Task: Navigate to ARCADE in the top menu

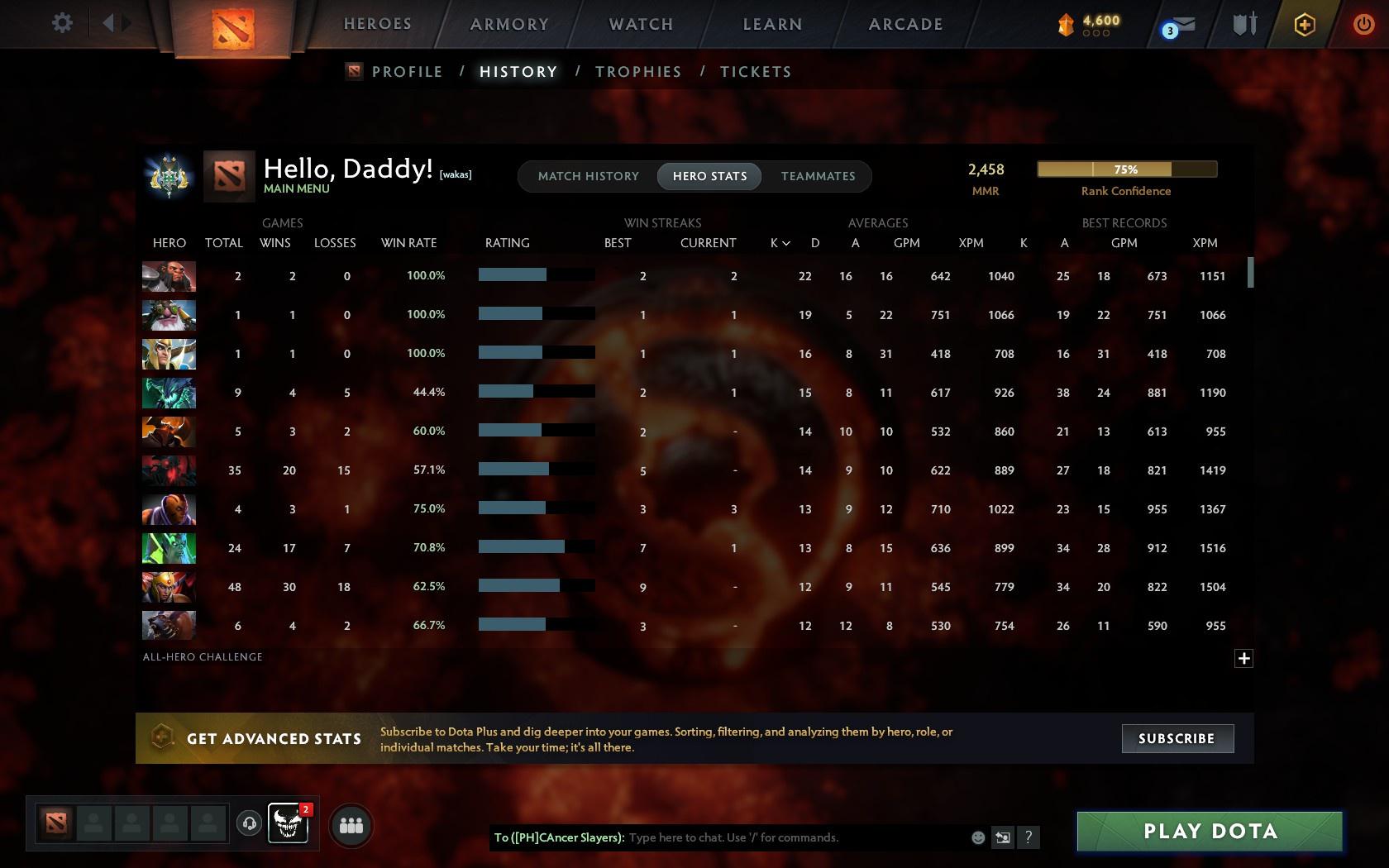Action: click(905, 24)
